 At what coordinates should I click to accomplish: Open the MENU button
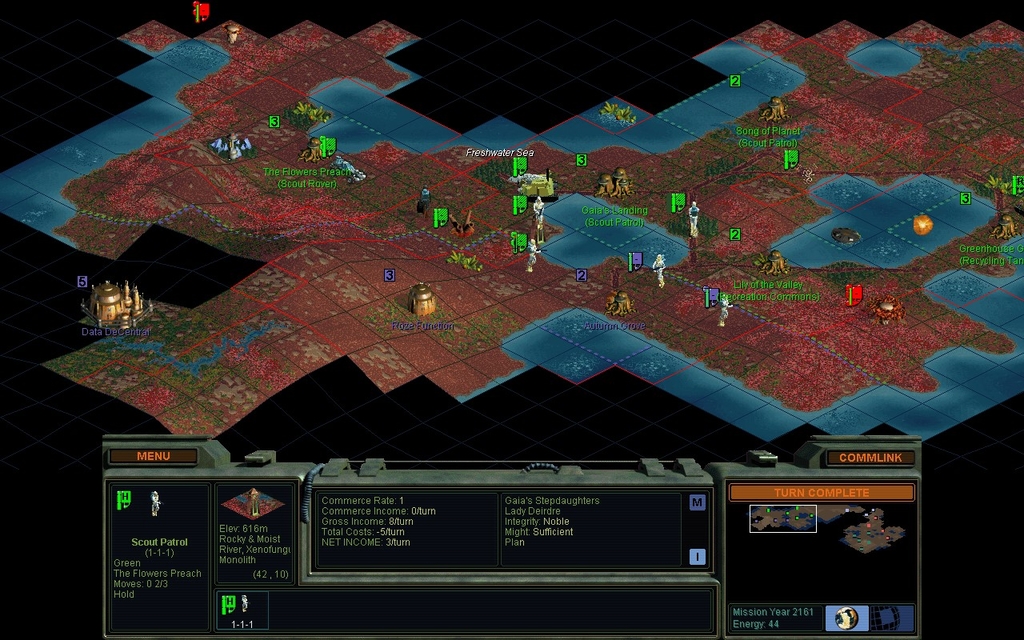click(153, 456)
